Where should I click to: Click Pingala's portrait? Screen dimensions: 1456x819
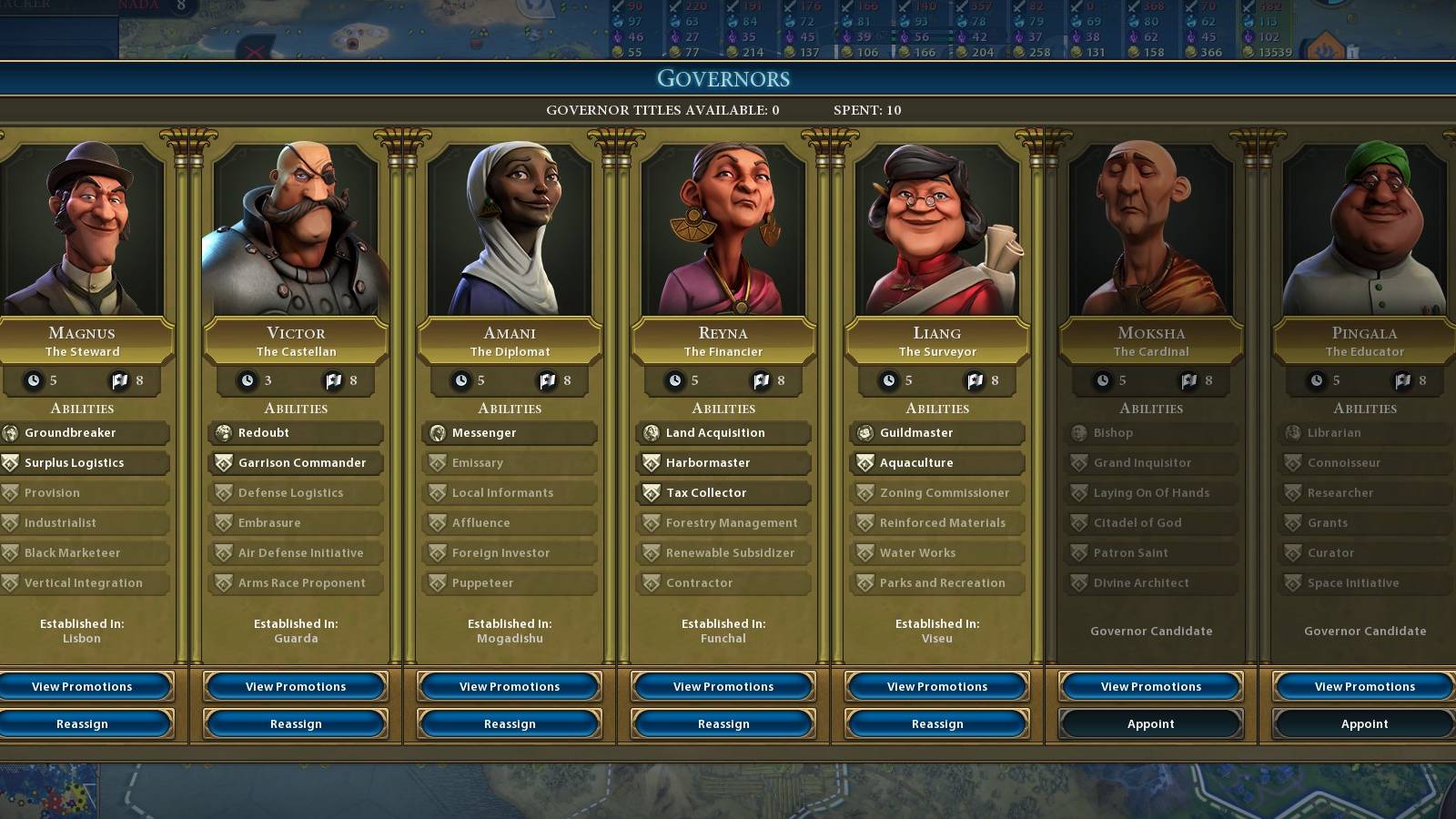(x=1365, y=227)
